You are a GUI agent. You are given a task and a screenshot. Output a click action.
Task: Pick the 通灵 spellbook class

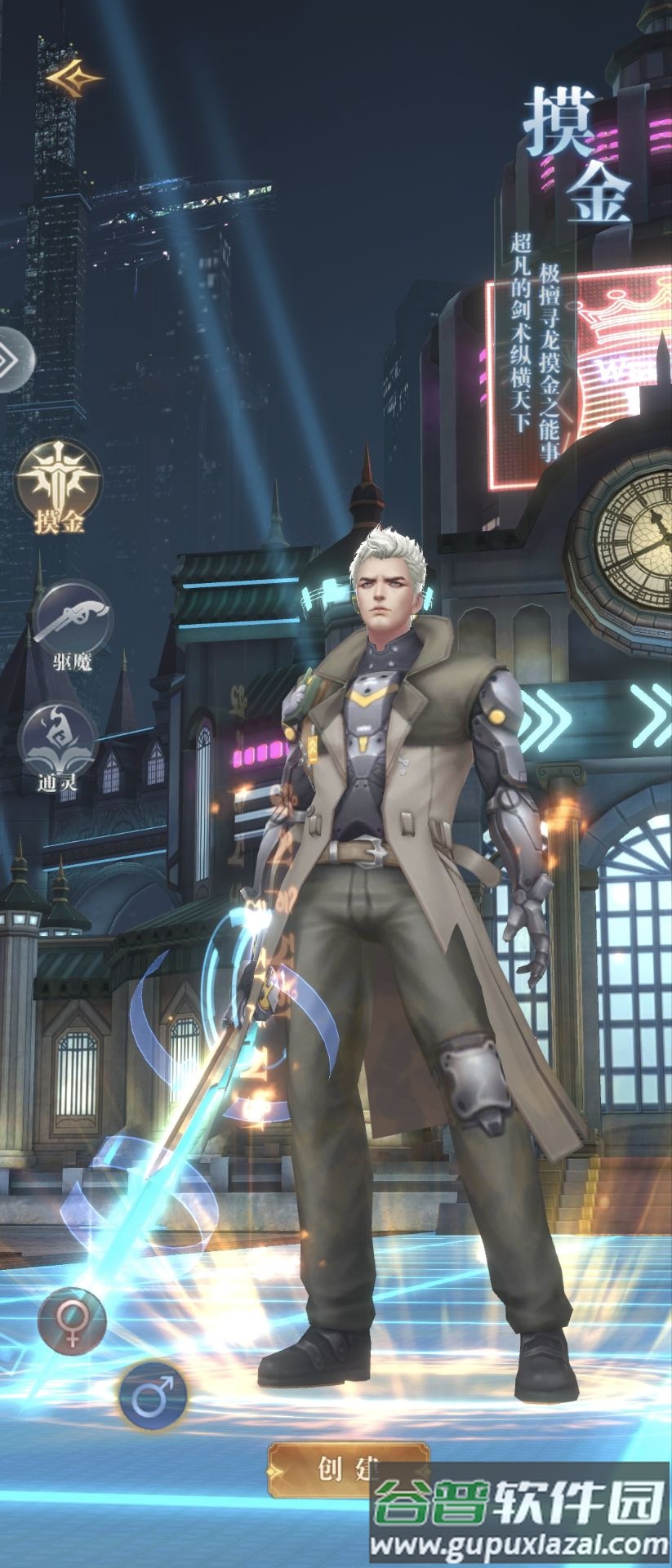click(58, 741)
